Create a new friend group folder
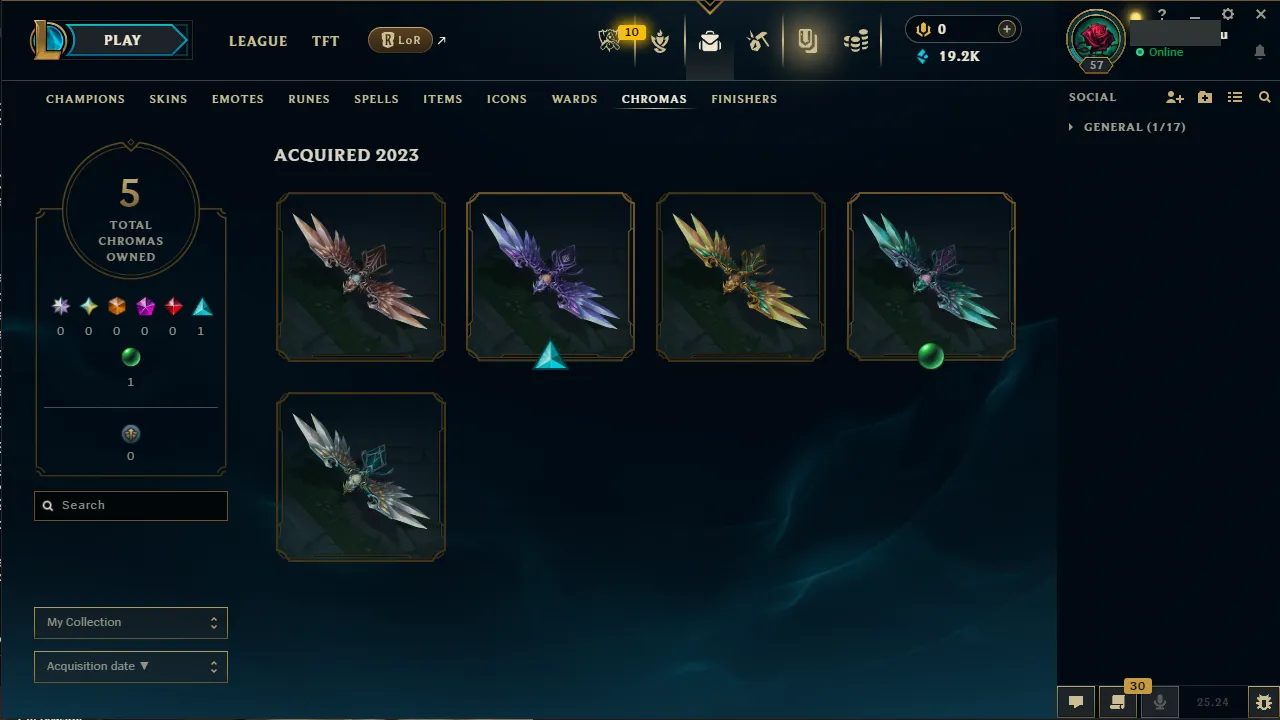 point(1205,97)
